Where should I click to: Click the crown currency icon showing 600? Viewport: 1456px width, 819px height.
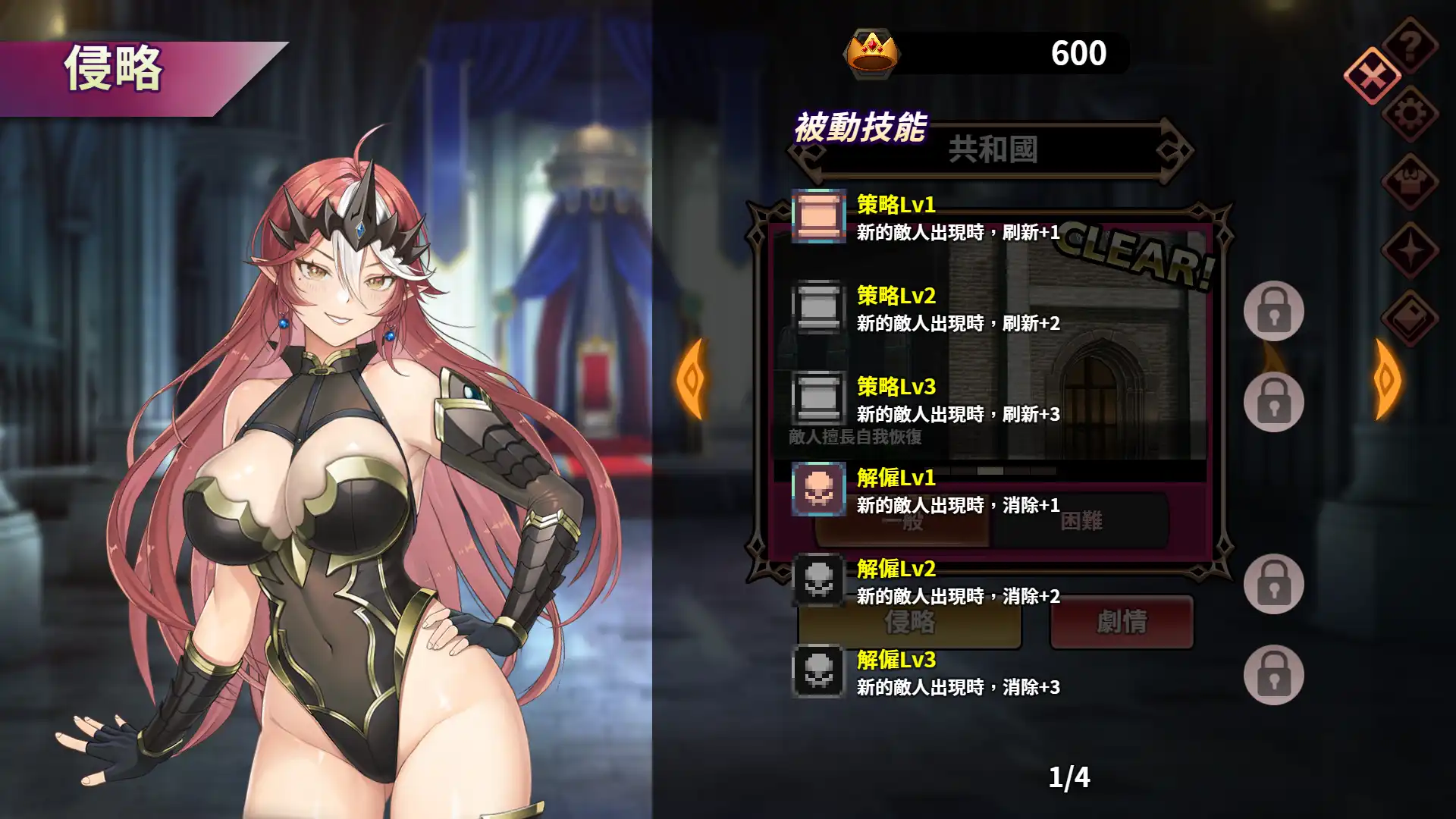coord(872,53)
